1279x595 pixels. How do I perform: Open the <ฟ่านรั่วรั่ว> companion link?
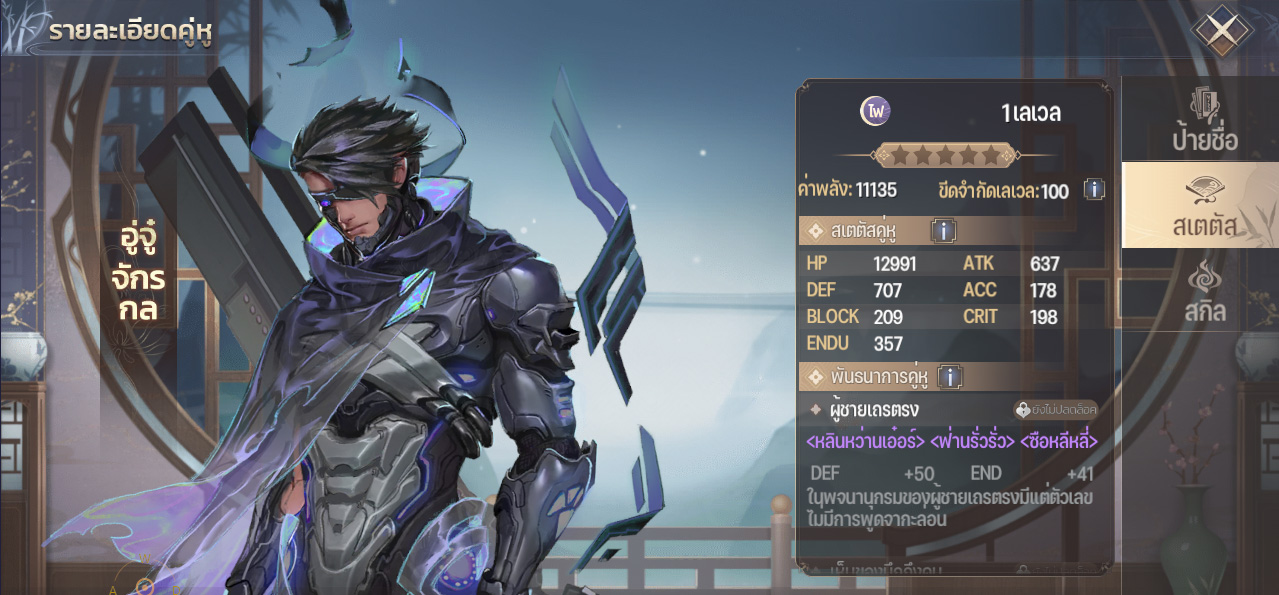[x=972, y=441]
